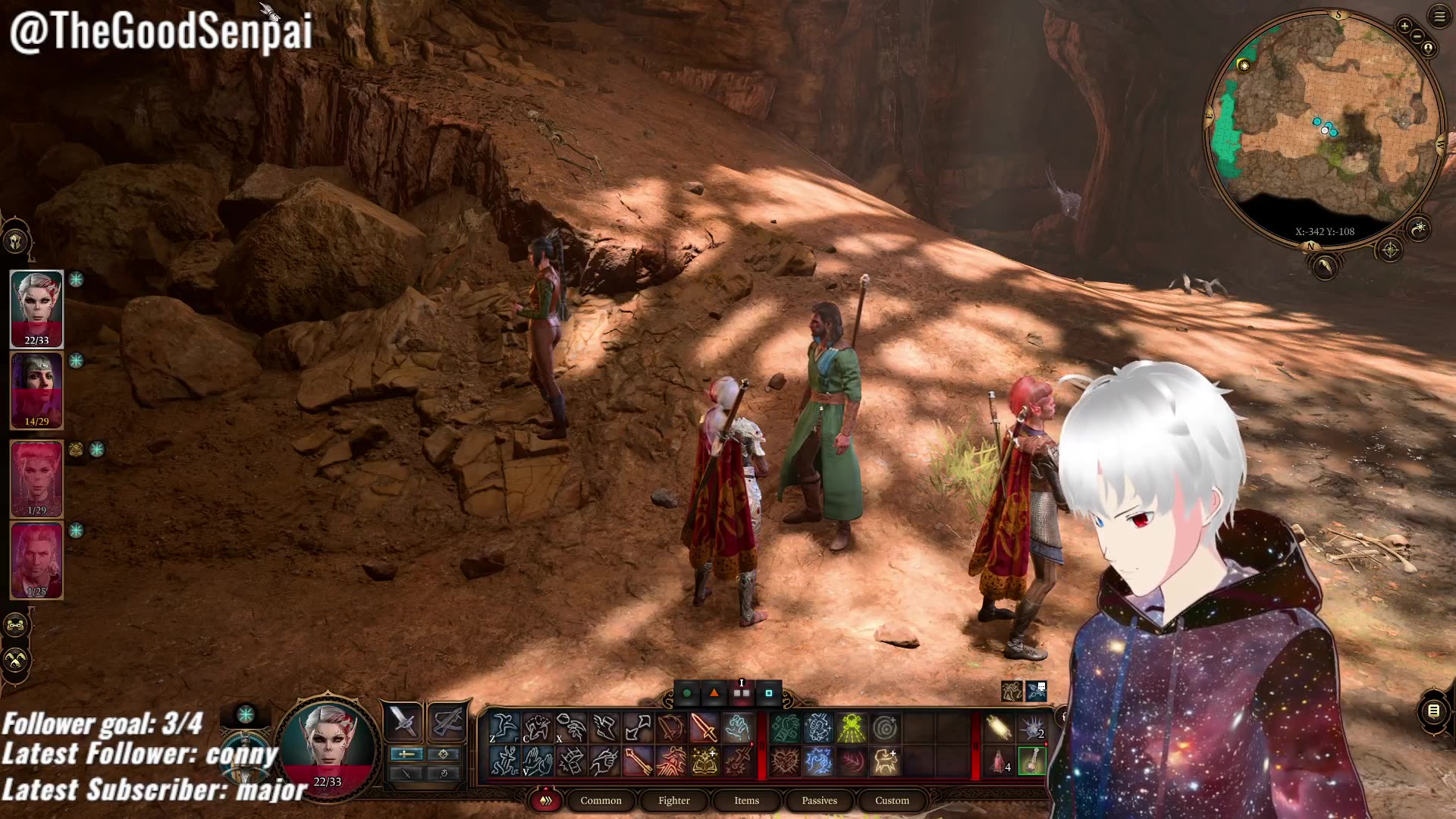Activate the yellow skull poison spell
The width and height of the screenshot is (1456, 819).
[852, 728]
